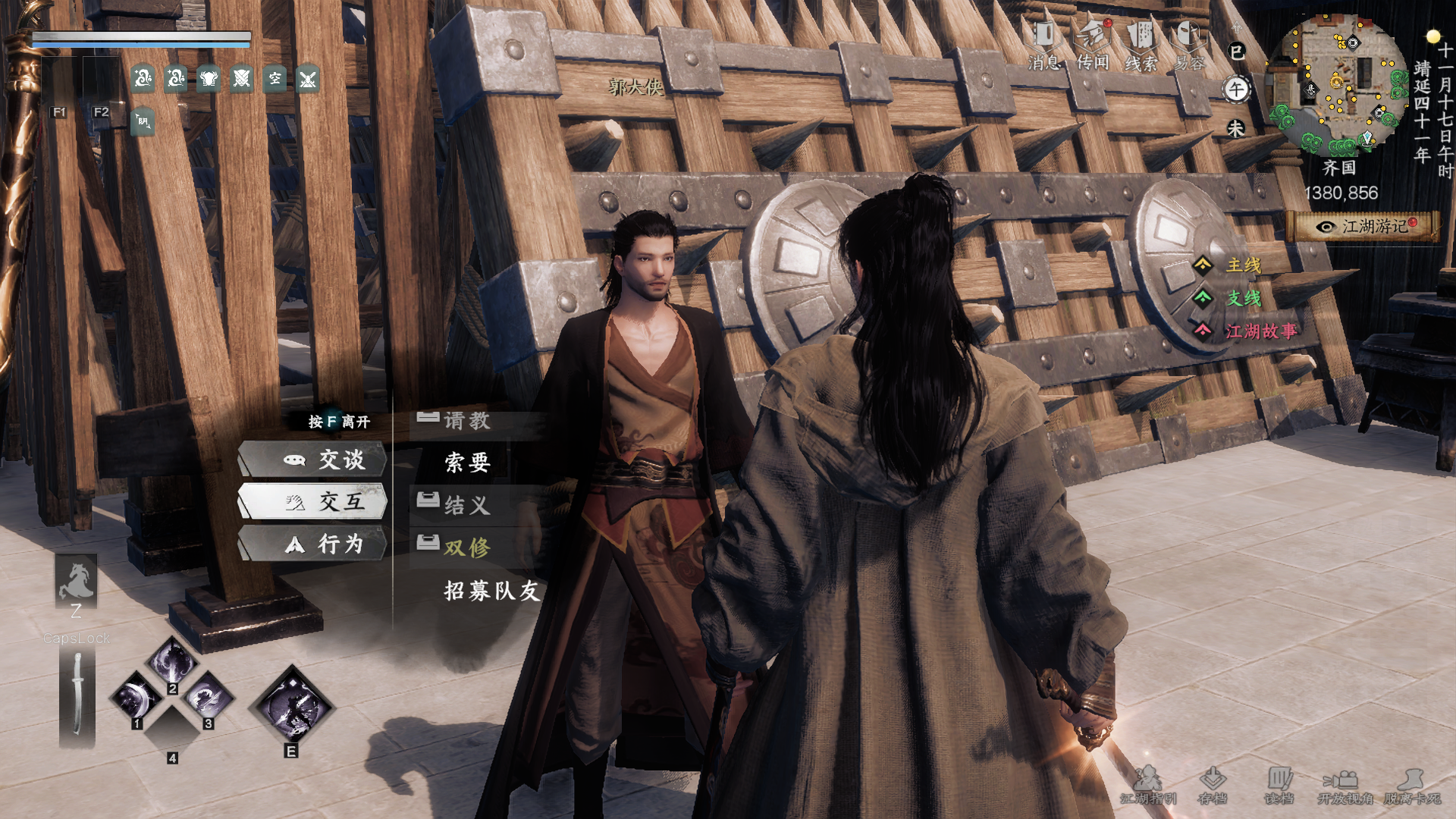Open the 易容 disguise menu
Viewport: 1456px width, 819px height.
click(x=1188, y=45)
